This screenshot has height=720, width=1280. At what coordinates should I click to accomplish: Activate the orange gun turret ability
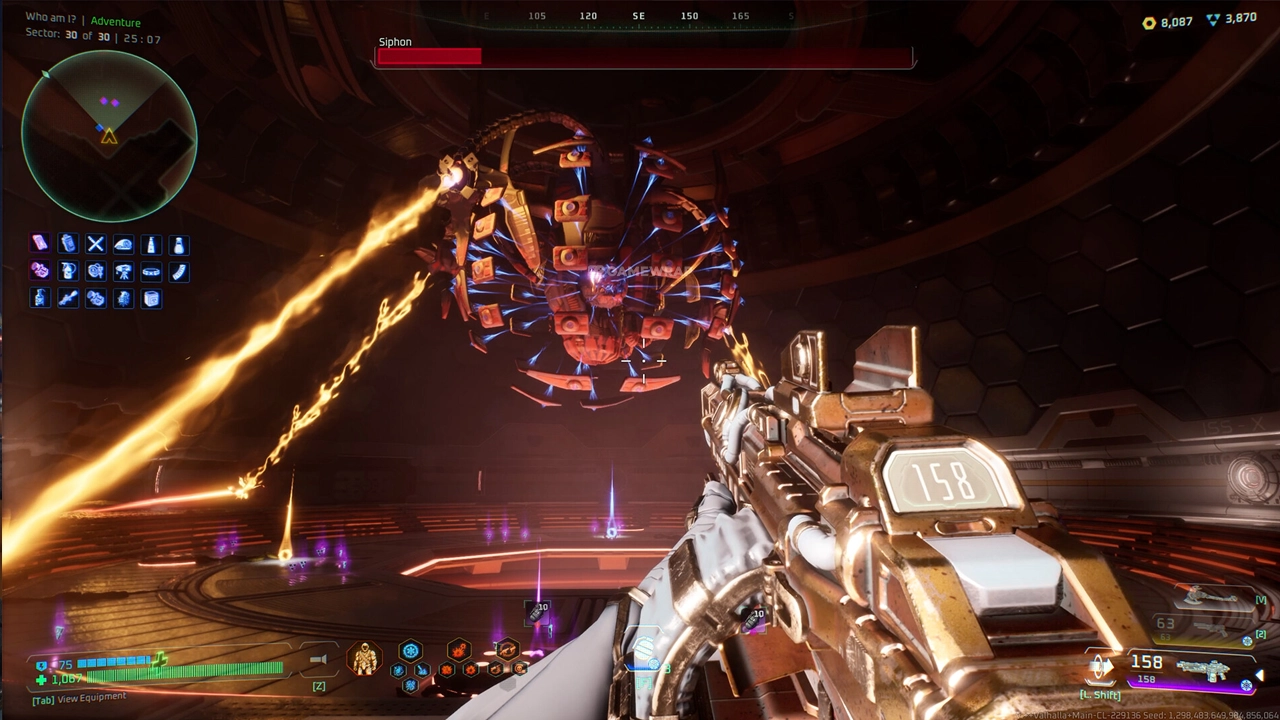tap(507, 651)
